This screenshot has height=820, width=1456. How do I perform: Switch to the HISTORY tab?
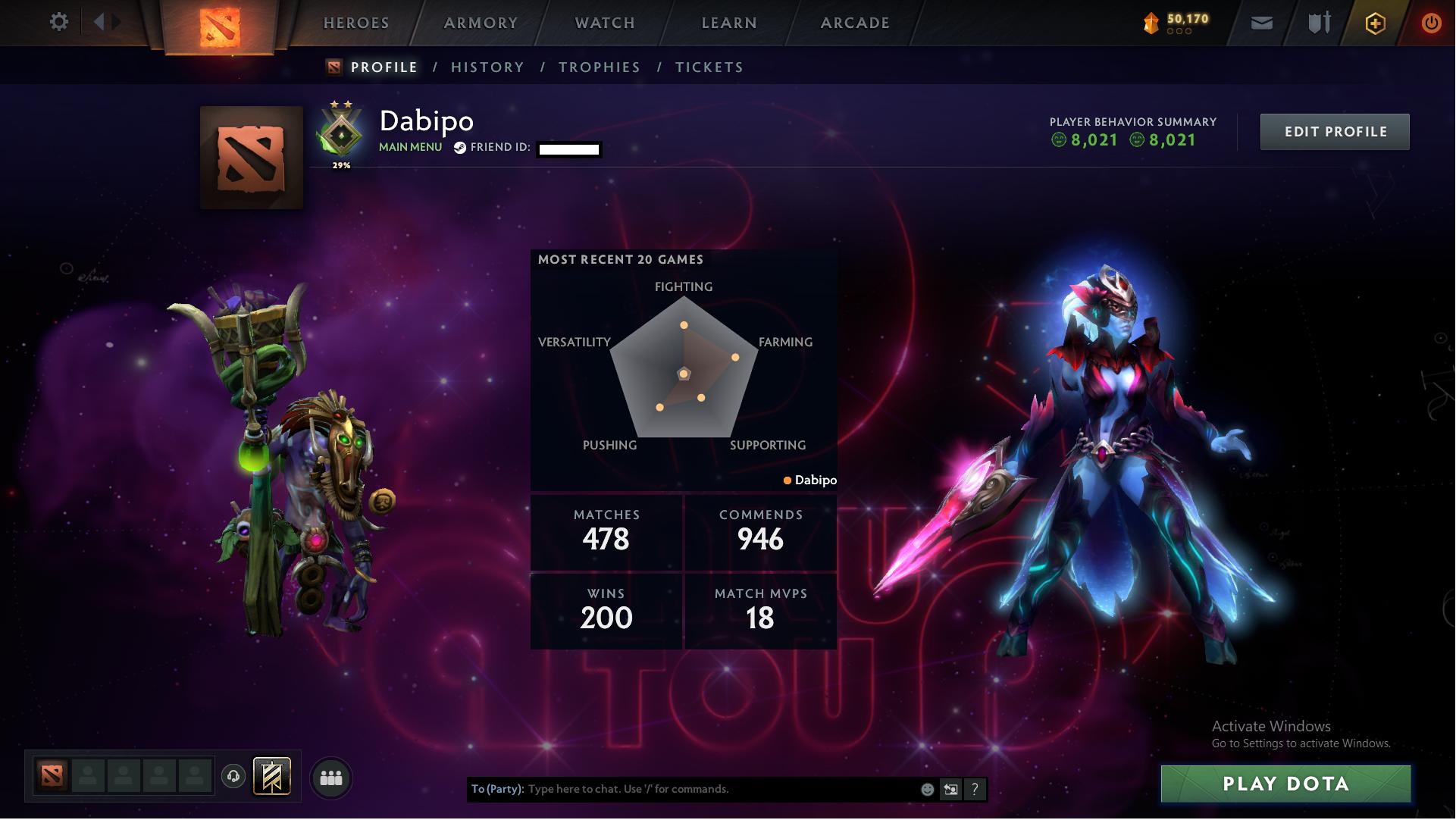click(x=487, y=67)
